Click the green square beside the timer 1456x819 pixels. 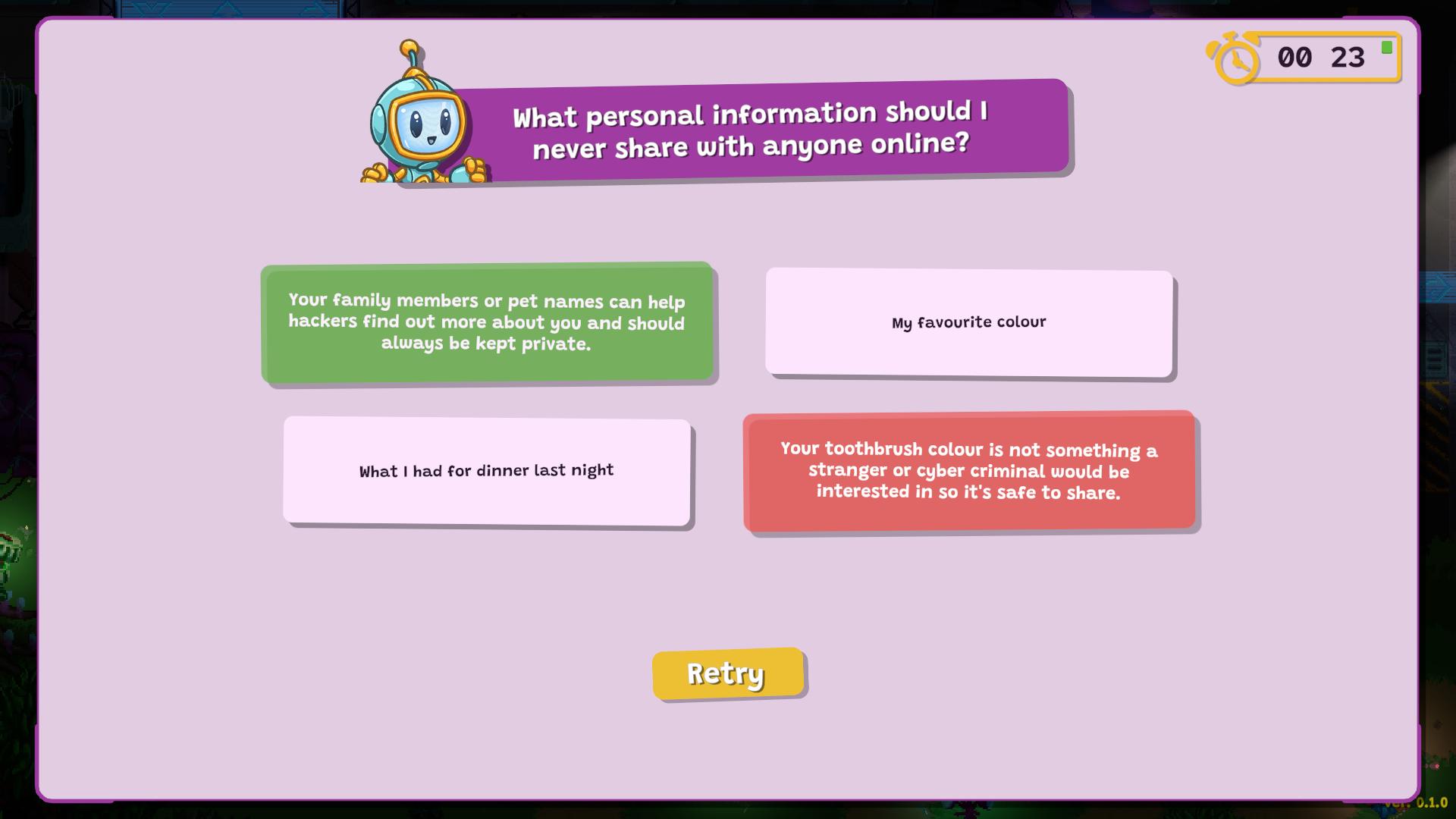[1386, 45]
